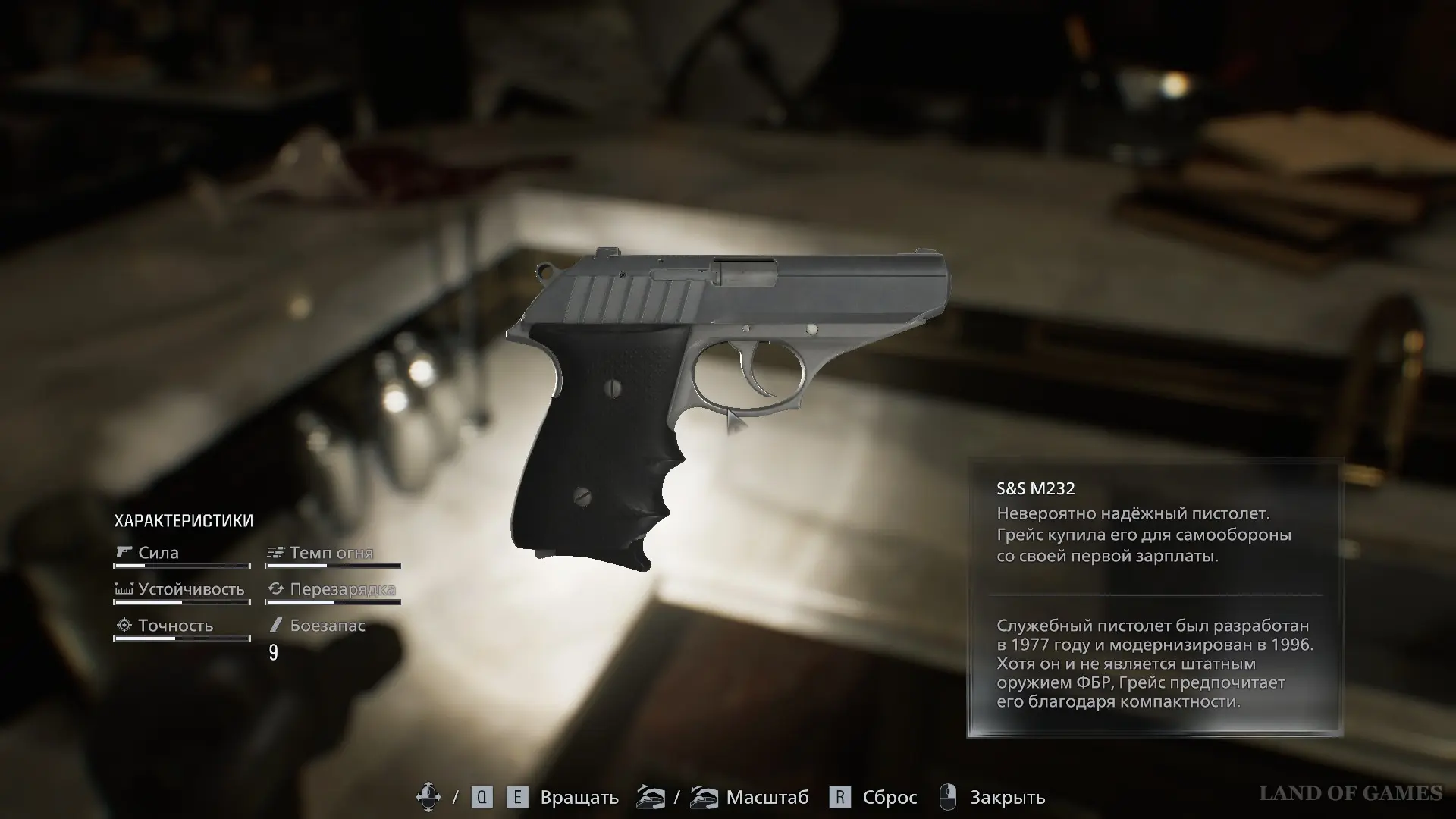The height and width of the screenshot is (819, 1456).
Task: Reset the pistol view with Сброс
Action: point(889,798)
